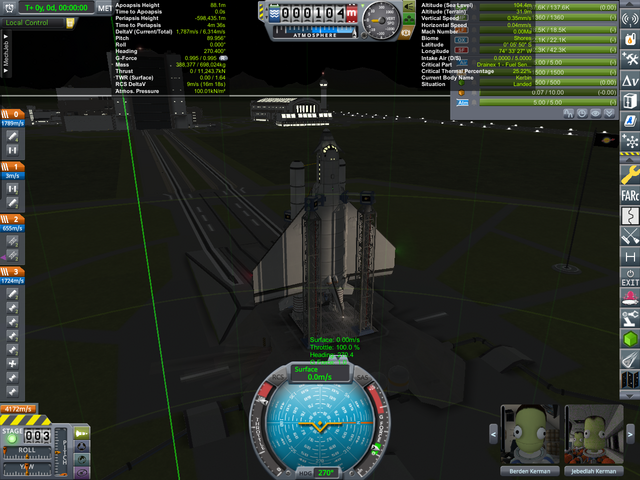640x480 pixels.
Task: Click the EXIT power toolbar button
Action: (630, 278)
